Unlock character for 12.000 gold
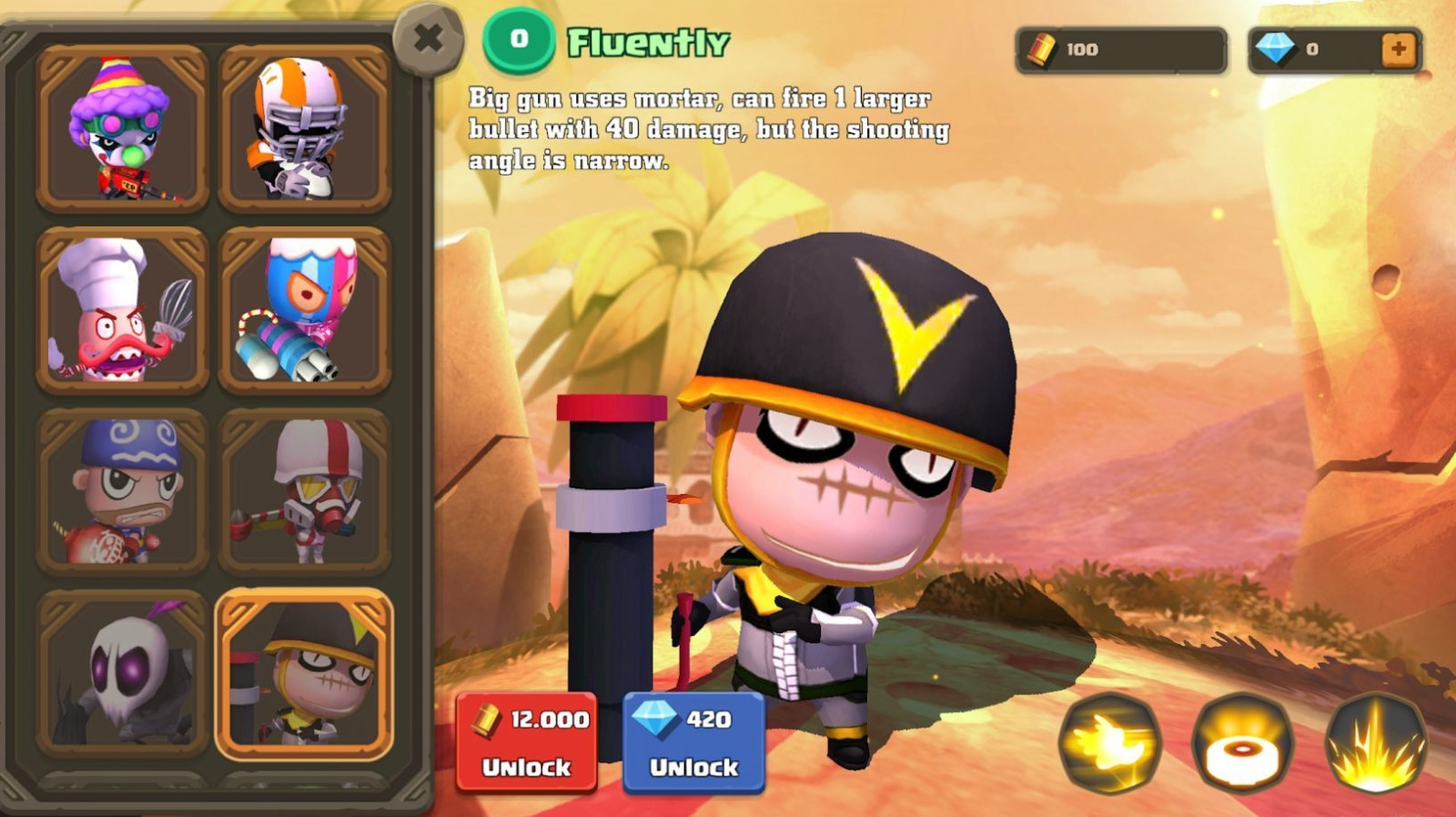 click(x=527, y=741)
